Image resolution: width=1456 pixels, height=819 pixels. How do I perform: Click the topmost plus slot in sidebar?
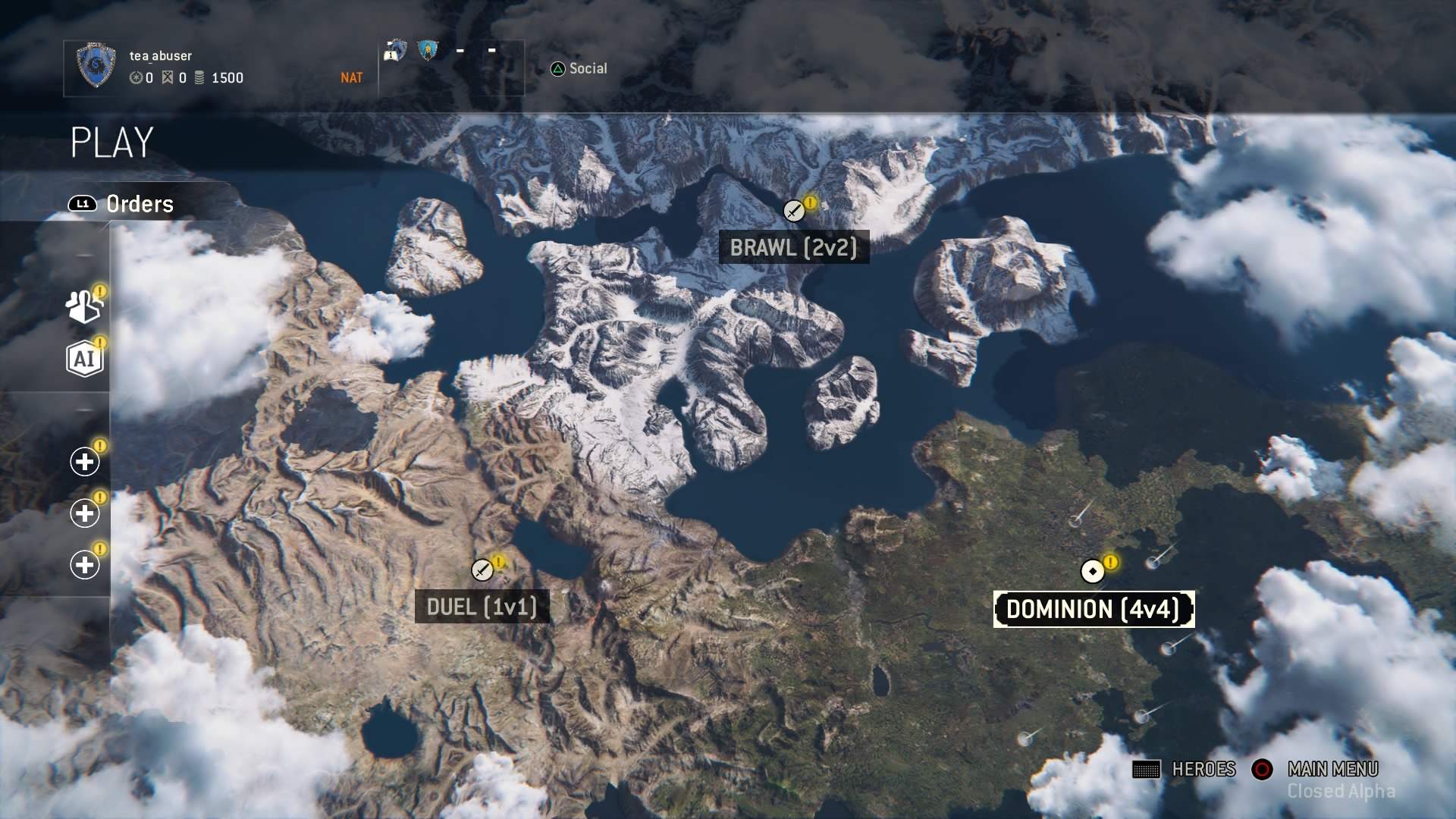coord(83,461)
